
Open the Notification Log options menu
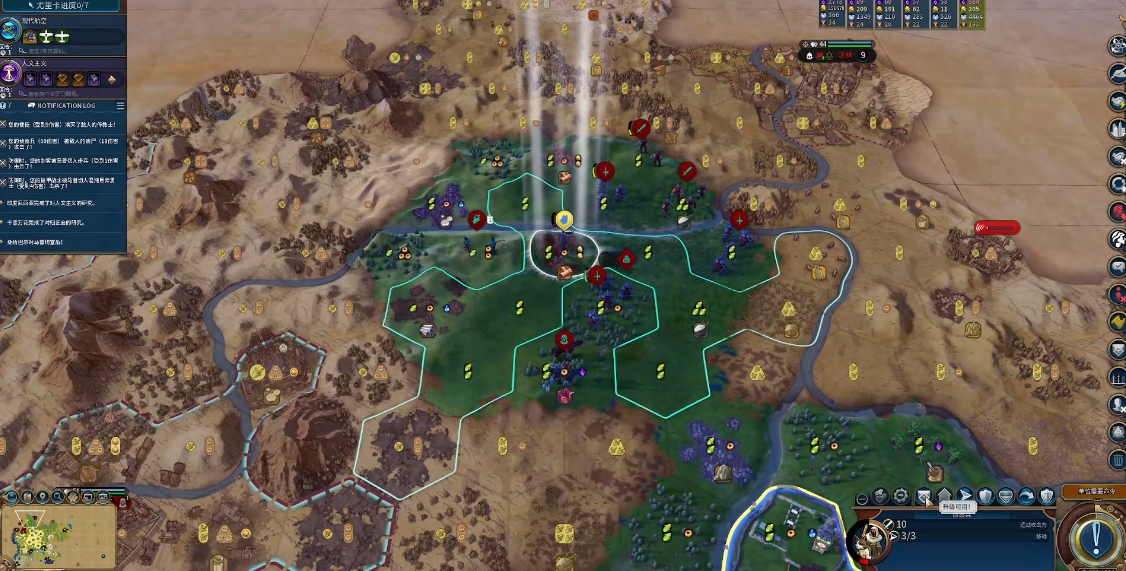pyautogui.click(x=120, y=105)
